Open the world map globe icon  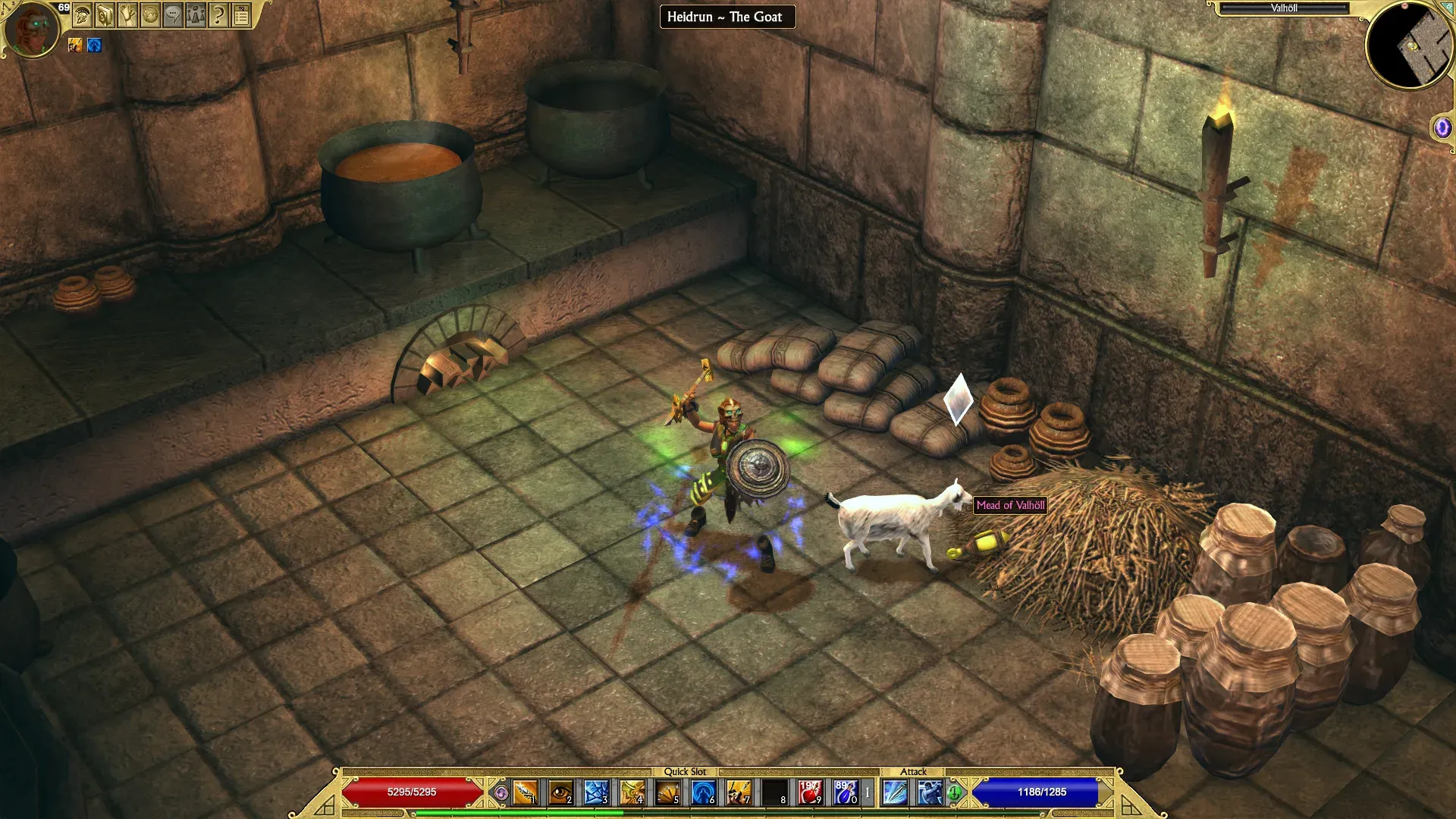click(150, 14)
